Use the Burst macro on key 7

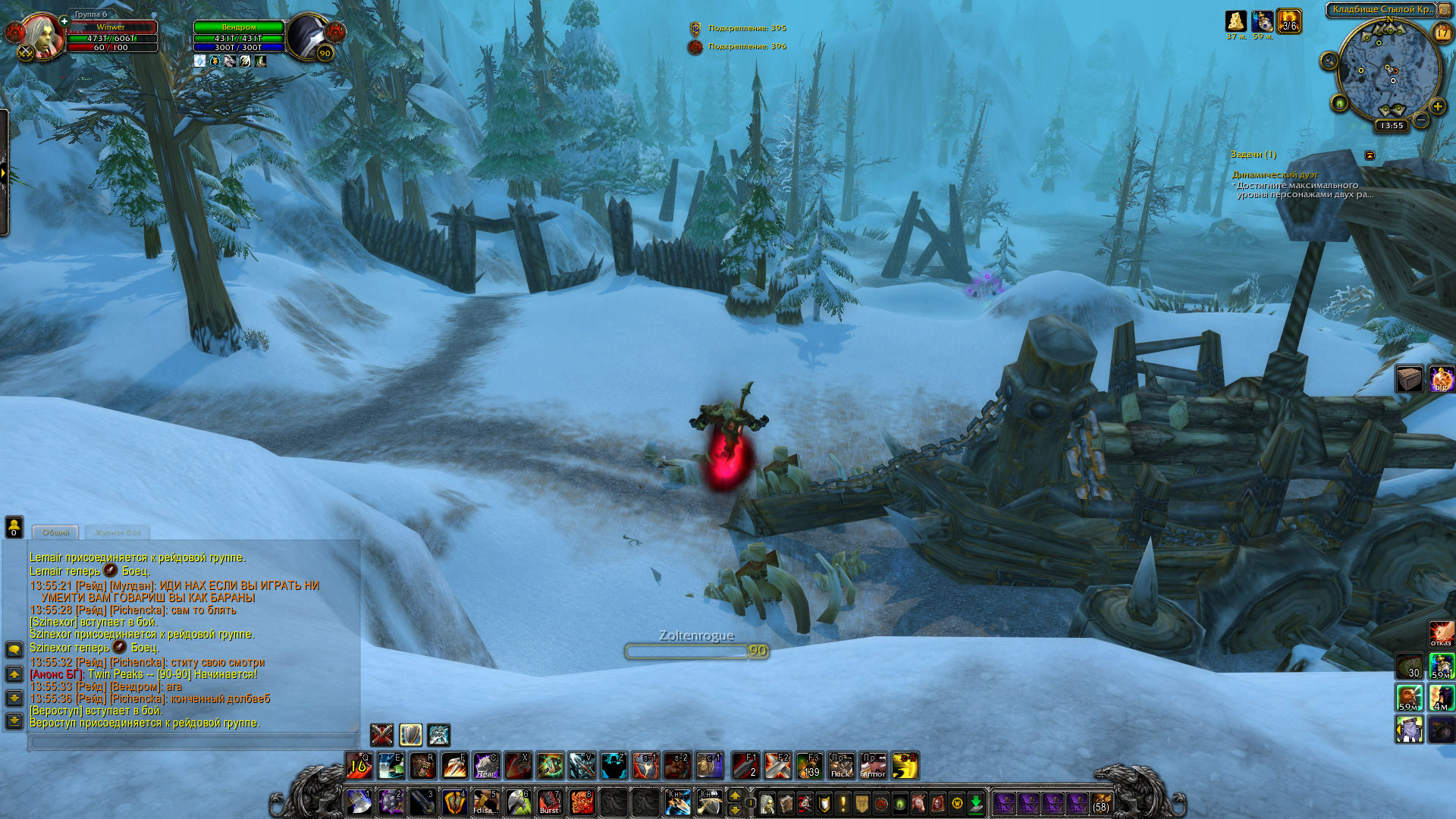(x=550, y=802)
